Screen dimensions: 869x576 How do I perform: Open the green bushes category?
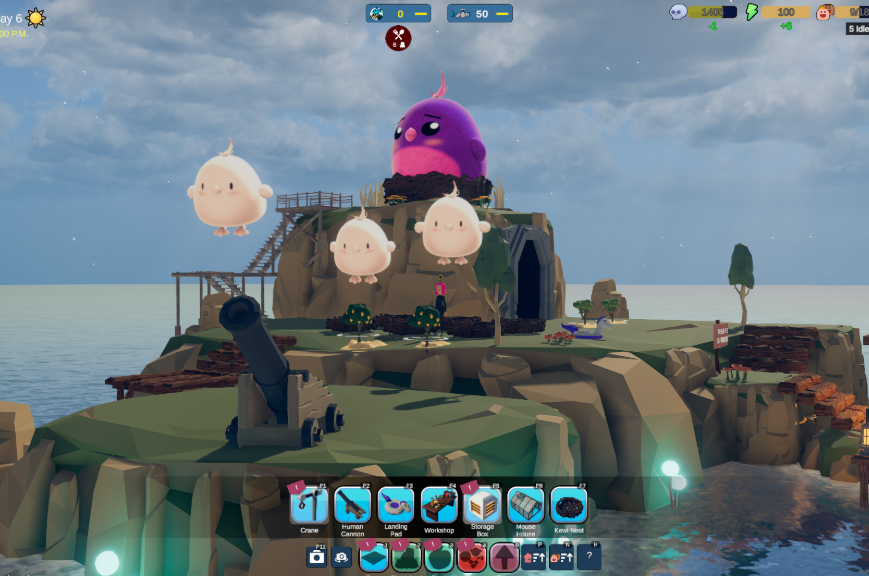click(406, 557)
